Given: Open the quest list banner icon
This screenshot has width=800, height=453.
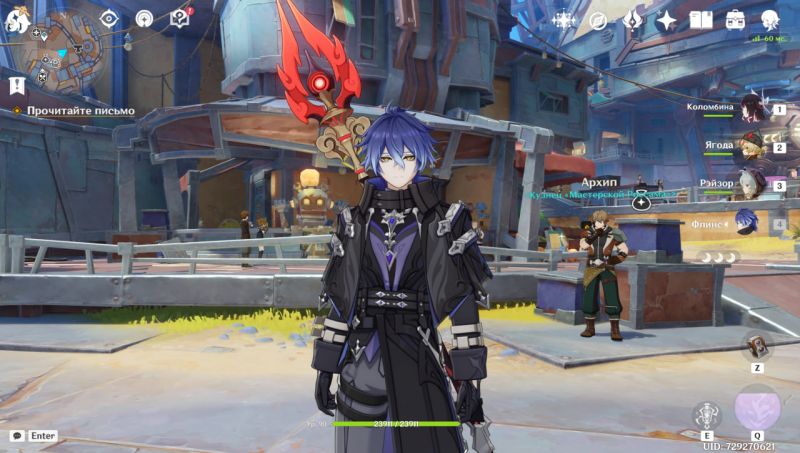Looking at the screenshot, I should 16,85.
